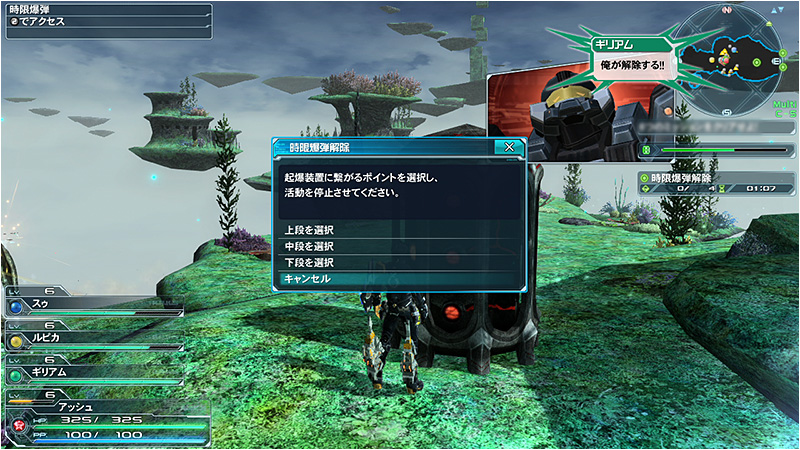Click the アッシュ player status panel
Viewport: 800px width, 450px height.
tap(105, 420)
